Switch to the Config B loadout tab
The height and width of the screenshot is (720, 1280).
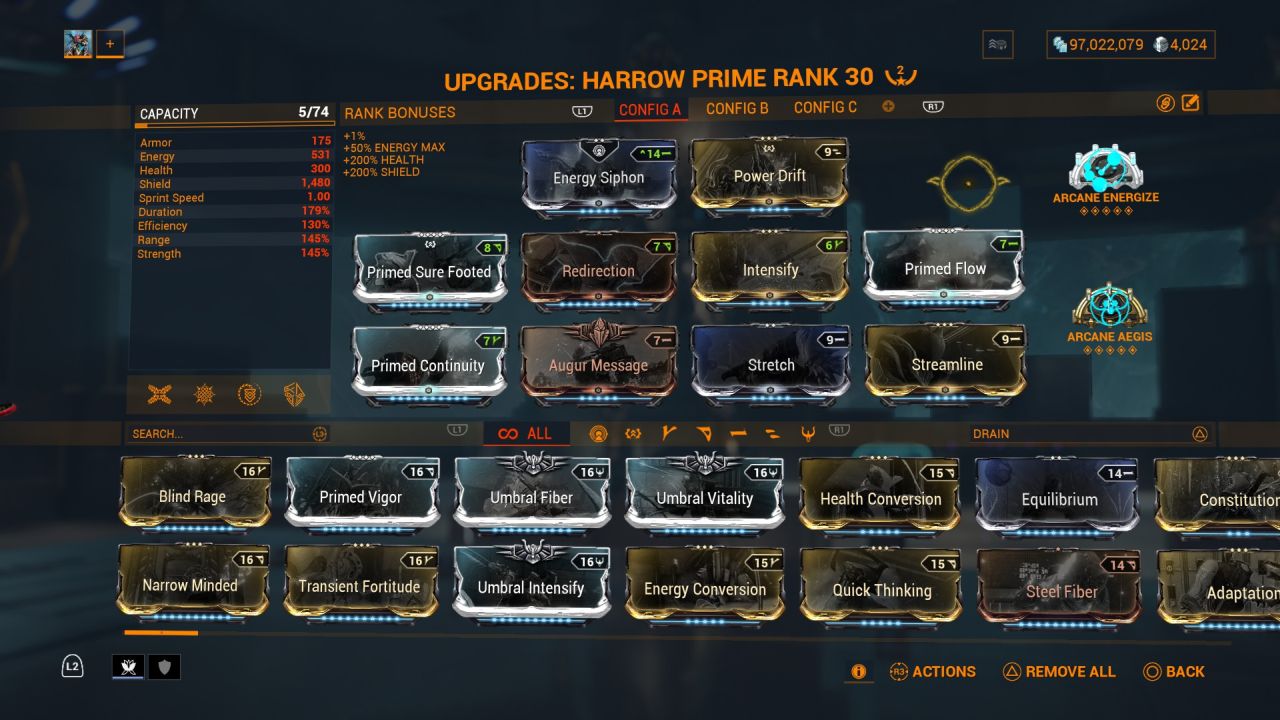click(737, 107)
